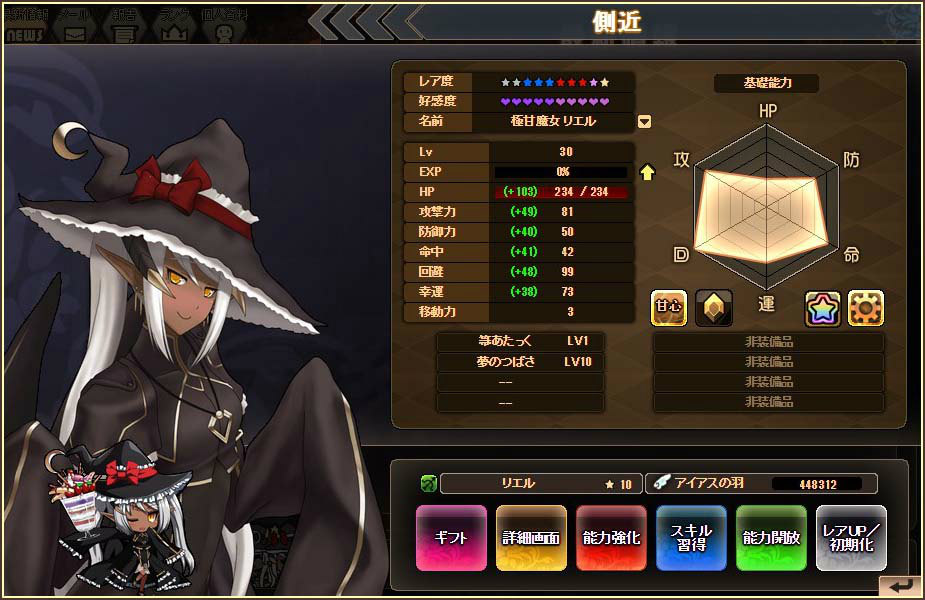
Task: Choose the green 能力開放 button
Action: tap(771, 537)
